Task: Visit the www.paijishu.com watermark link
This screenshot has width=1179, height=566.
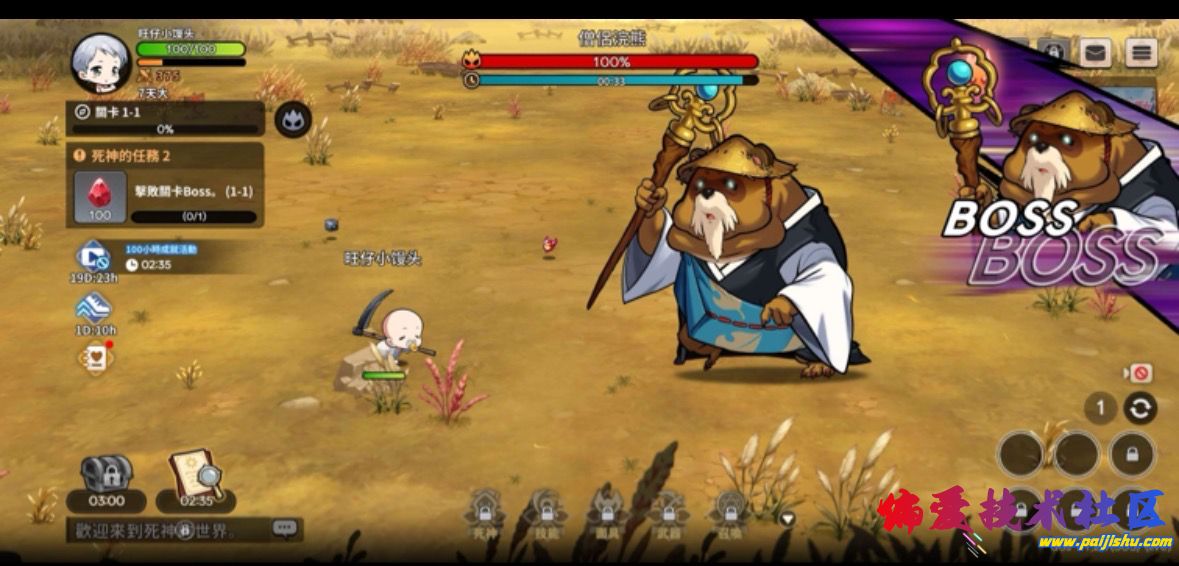Action: [1105, 542]
